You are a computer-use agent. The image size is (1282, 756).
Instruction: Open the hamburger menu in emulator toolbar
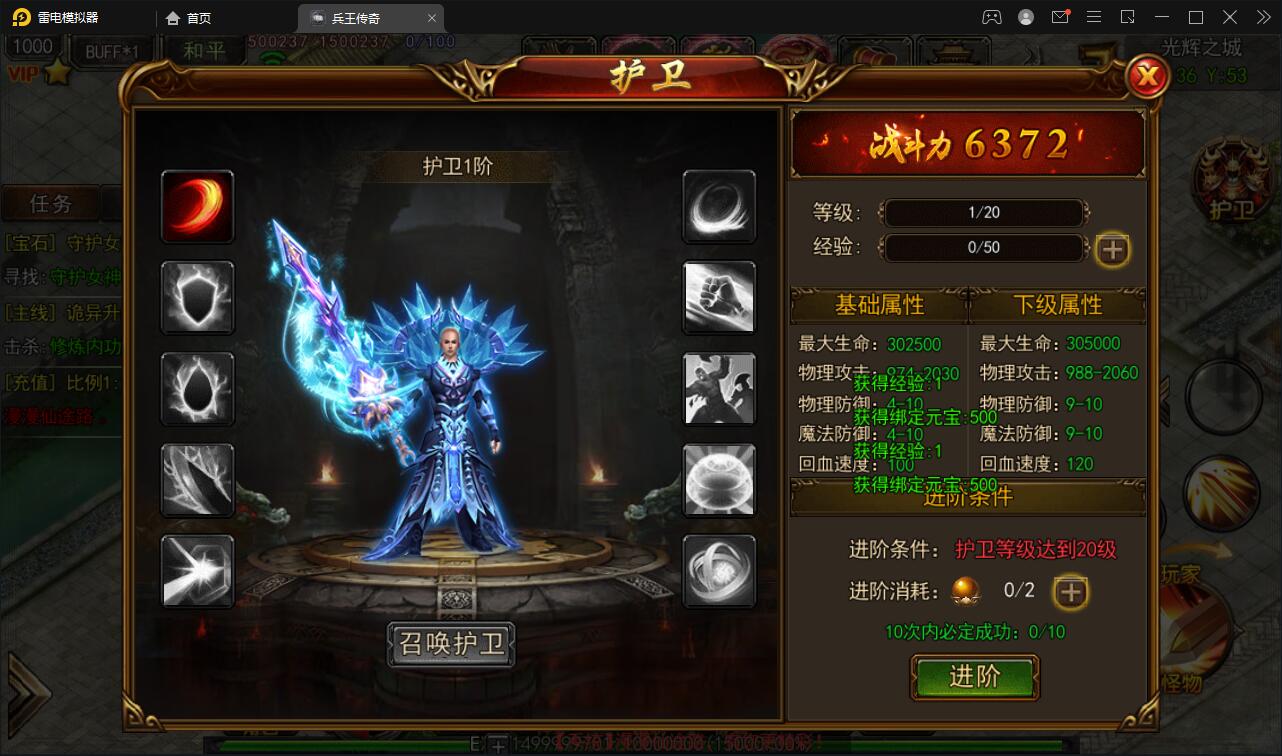[1094, 17]
